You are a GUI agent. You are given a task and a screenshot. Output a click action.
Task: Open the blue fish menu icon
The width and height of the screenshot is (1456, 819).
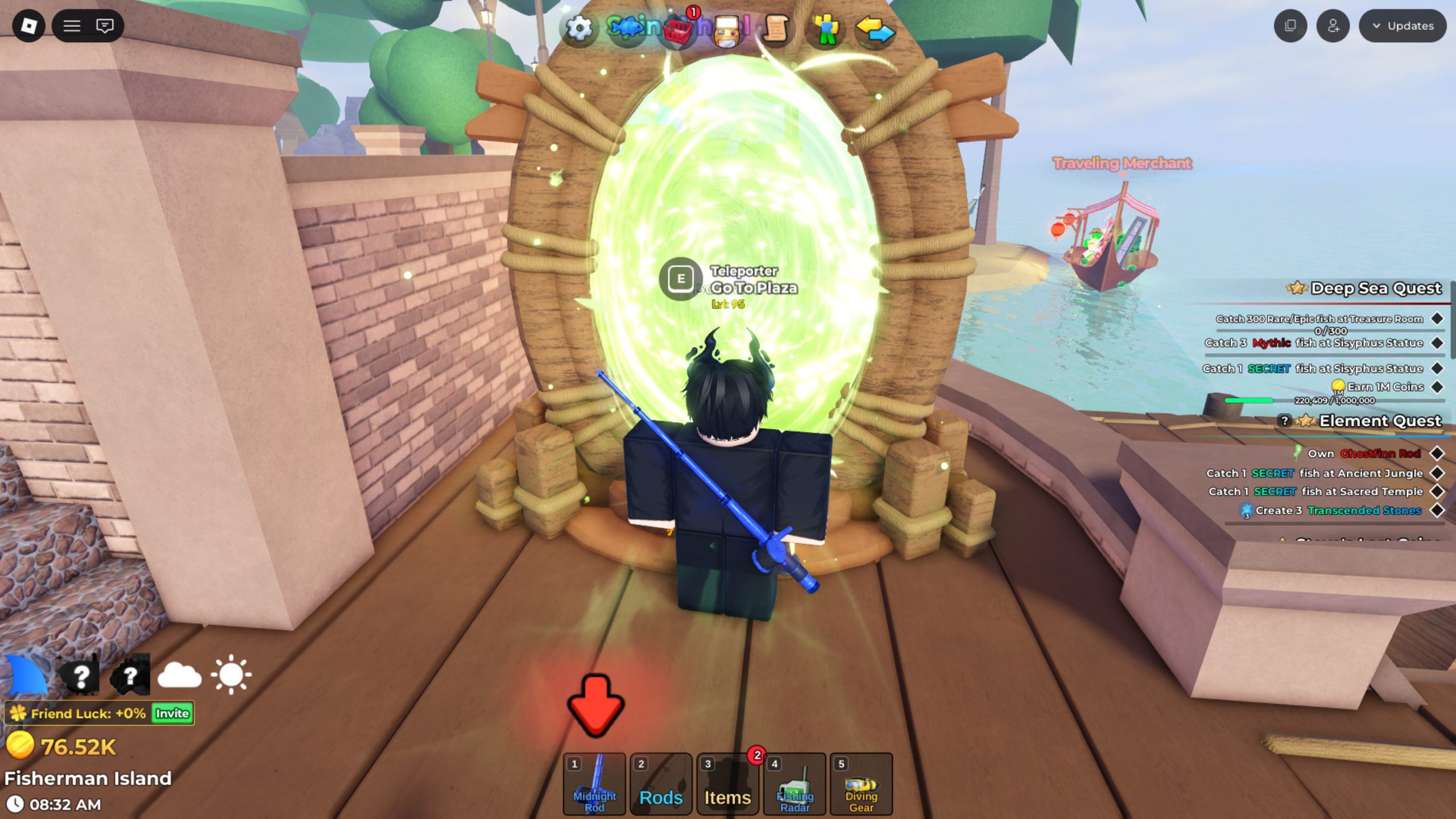tap(627, 27)
